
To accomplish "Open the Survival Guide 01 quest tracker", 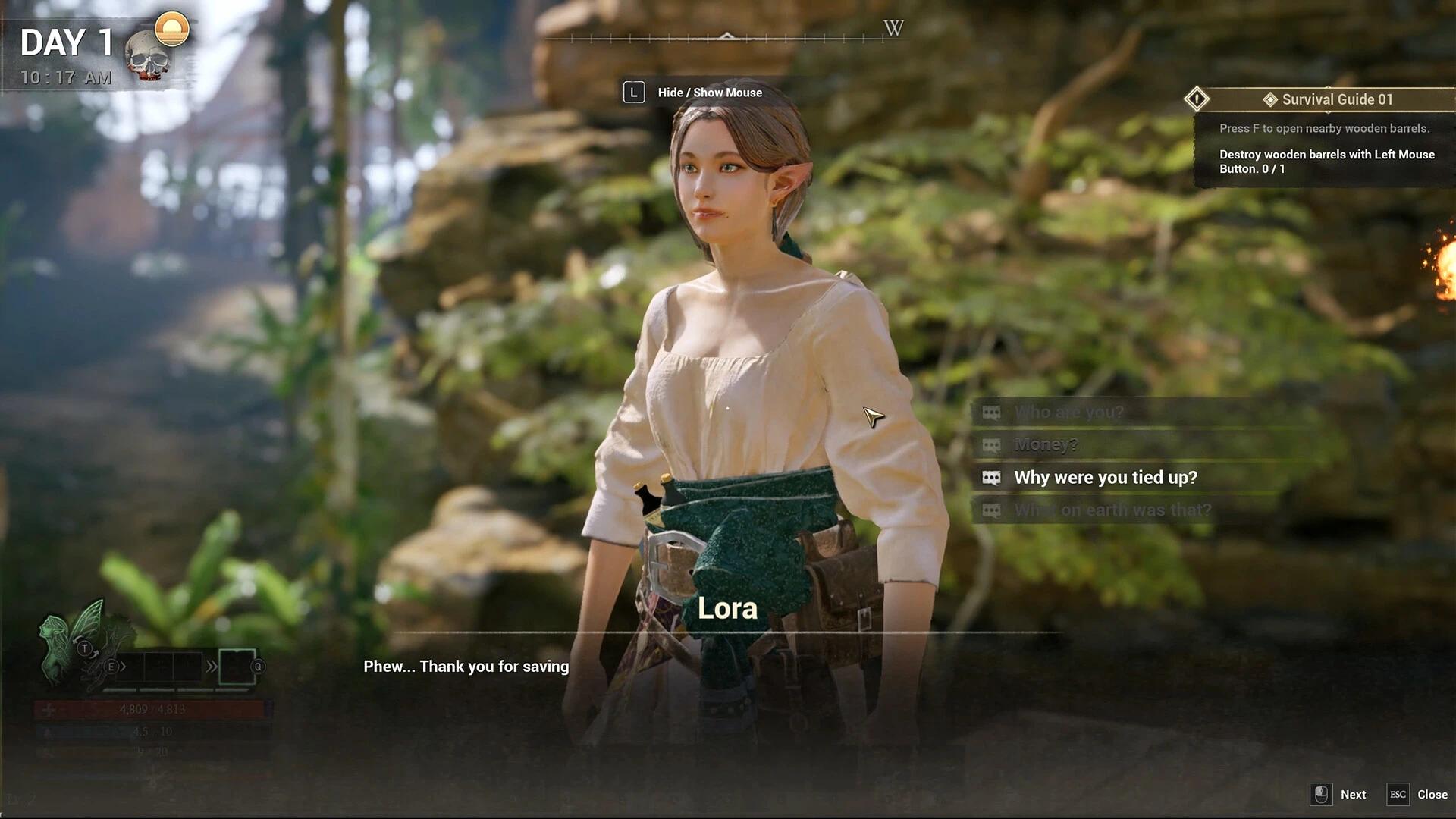I will click(x=1336, y=99).
